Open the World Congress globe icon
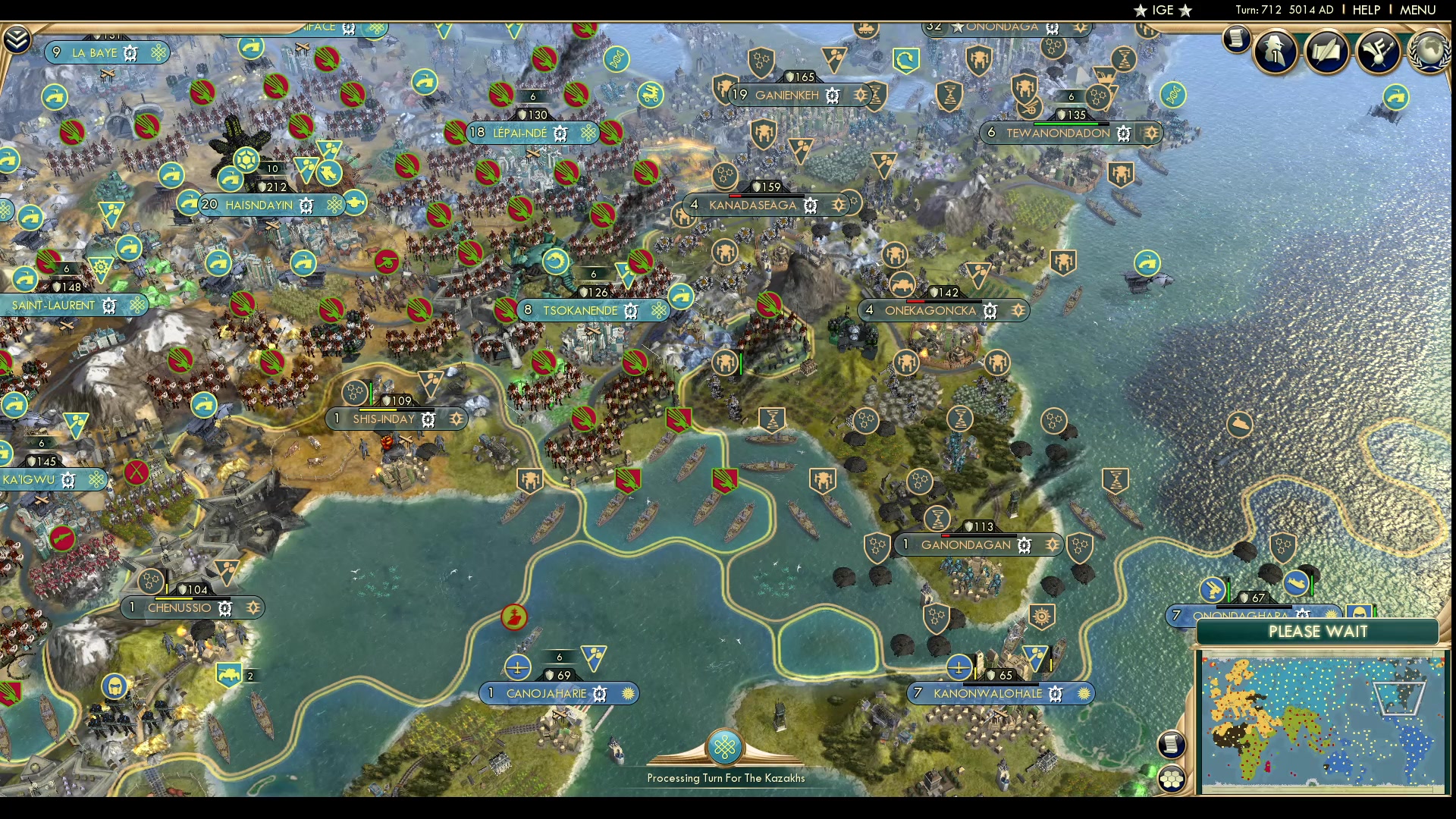The height and width of the screenshot is (819, 1456). click(1430, 51)
